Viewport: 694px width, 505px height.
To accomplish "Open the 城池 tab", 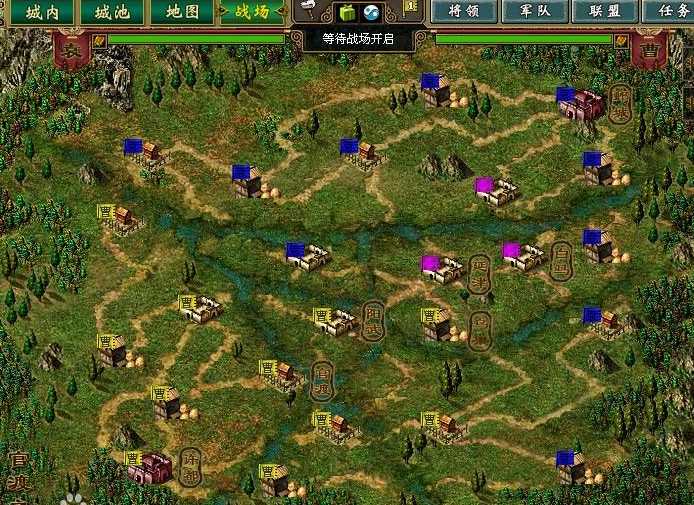I will tap(111, 13).
